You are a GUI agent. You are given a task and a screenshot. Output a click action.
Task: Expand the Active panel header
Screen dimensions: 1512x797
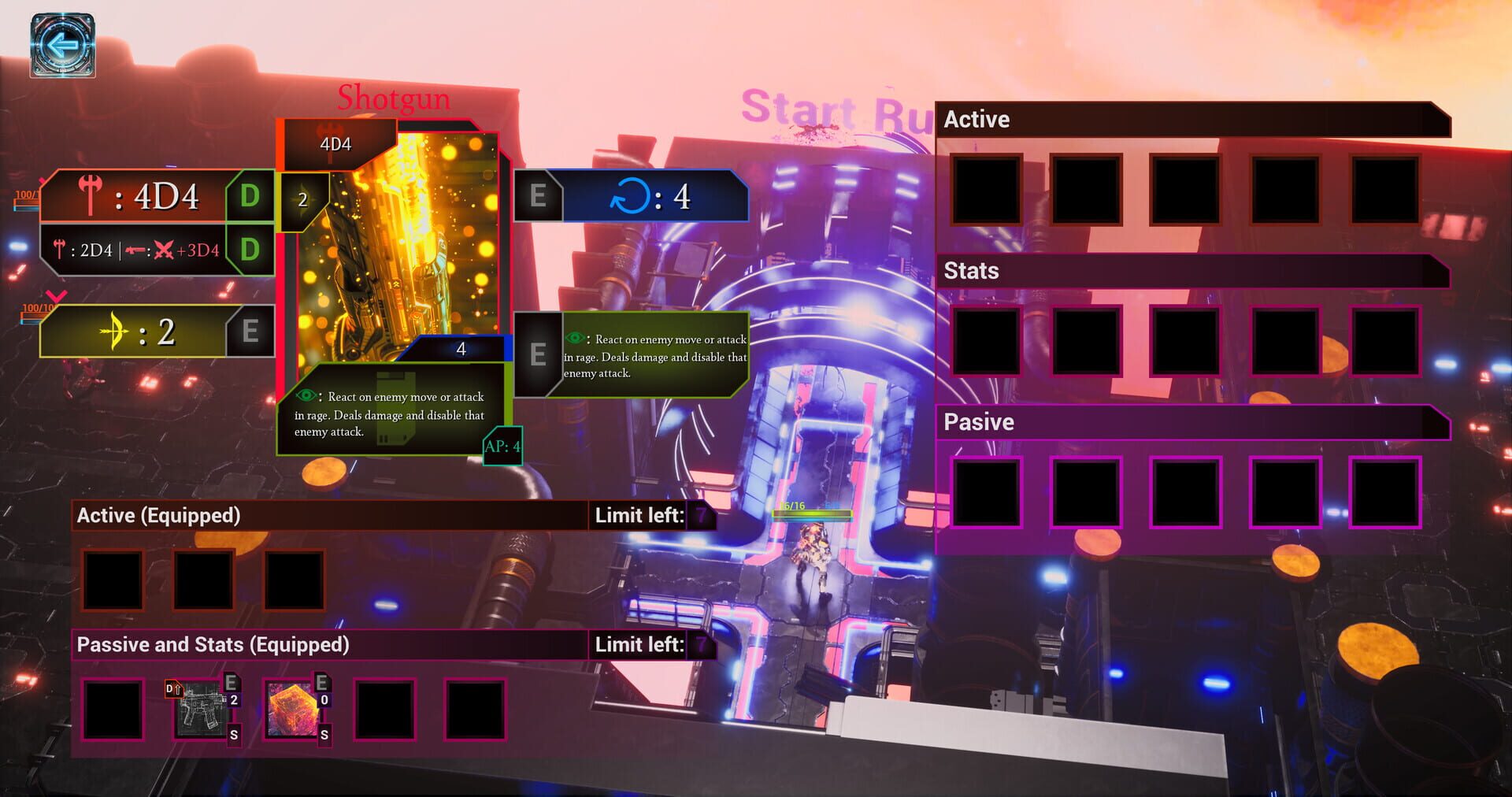click(x=976, y=120)
